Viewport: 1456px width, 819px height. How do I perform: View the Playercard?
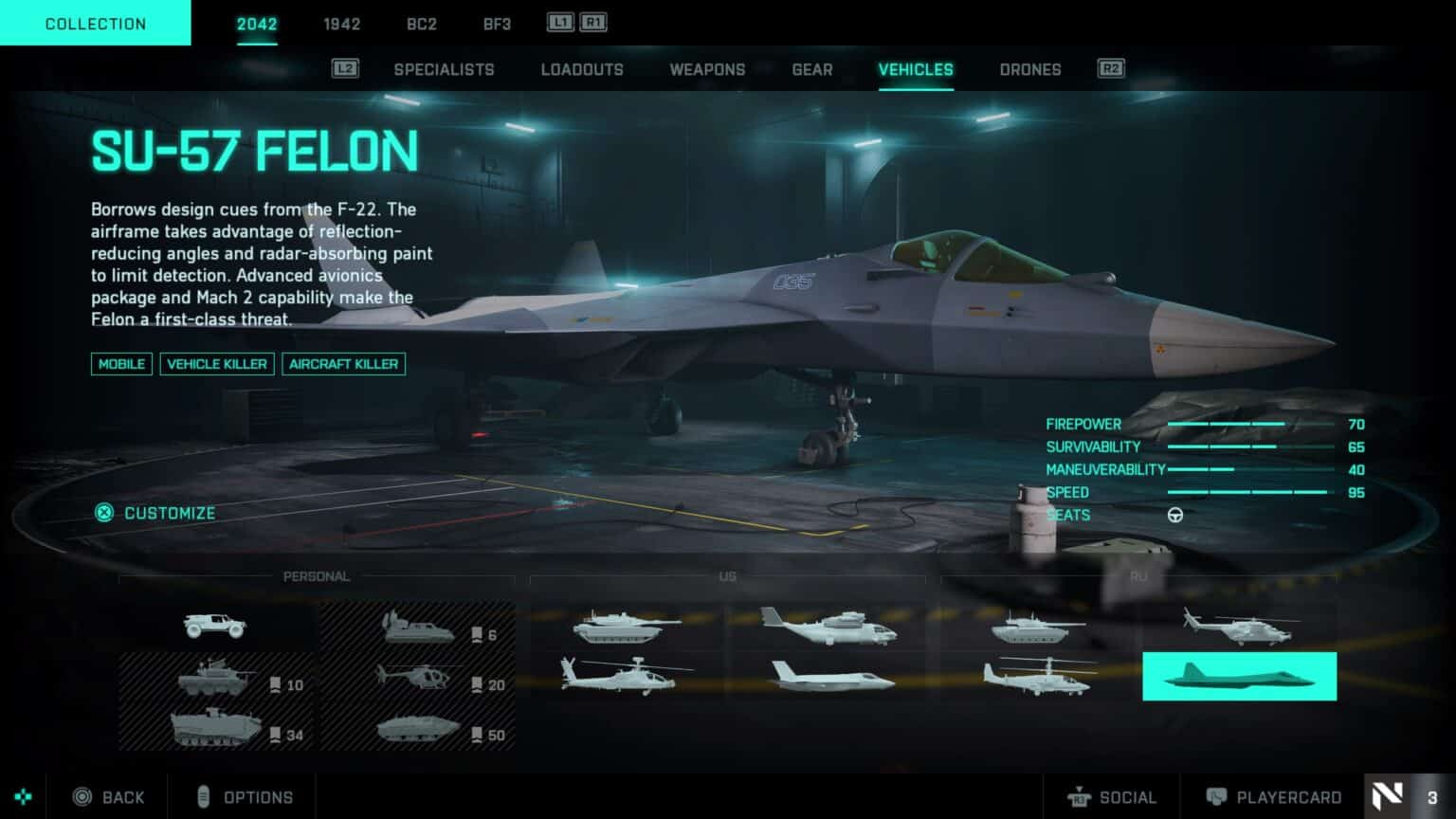tap(1274, 797)
